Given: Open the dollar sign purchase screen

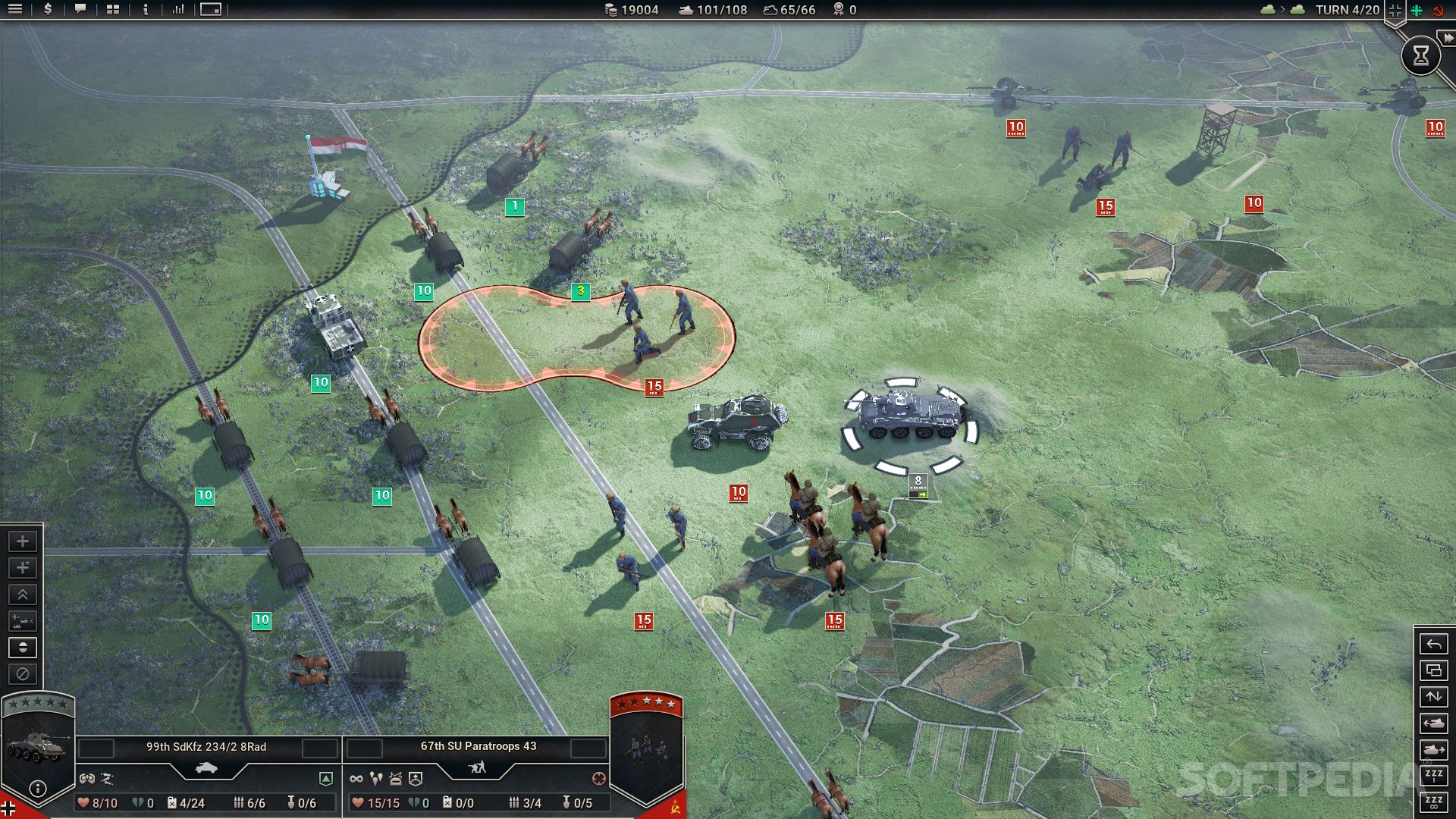Looking at the screenshot, I should point(48,10).
